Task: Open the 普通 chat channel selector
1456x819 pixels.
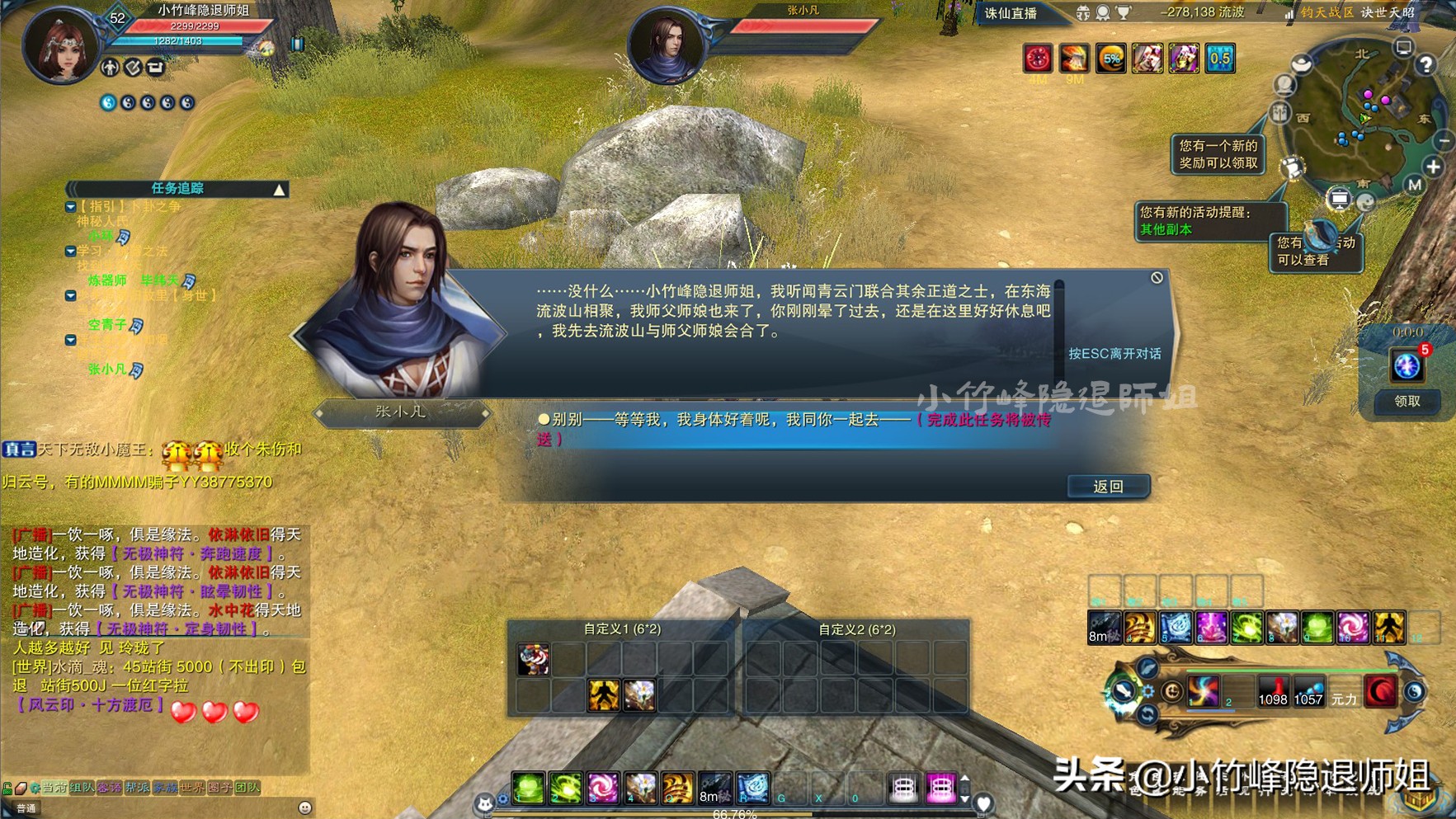Action: [x=28, y=807]
